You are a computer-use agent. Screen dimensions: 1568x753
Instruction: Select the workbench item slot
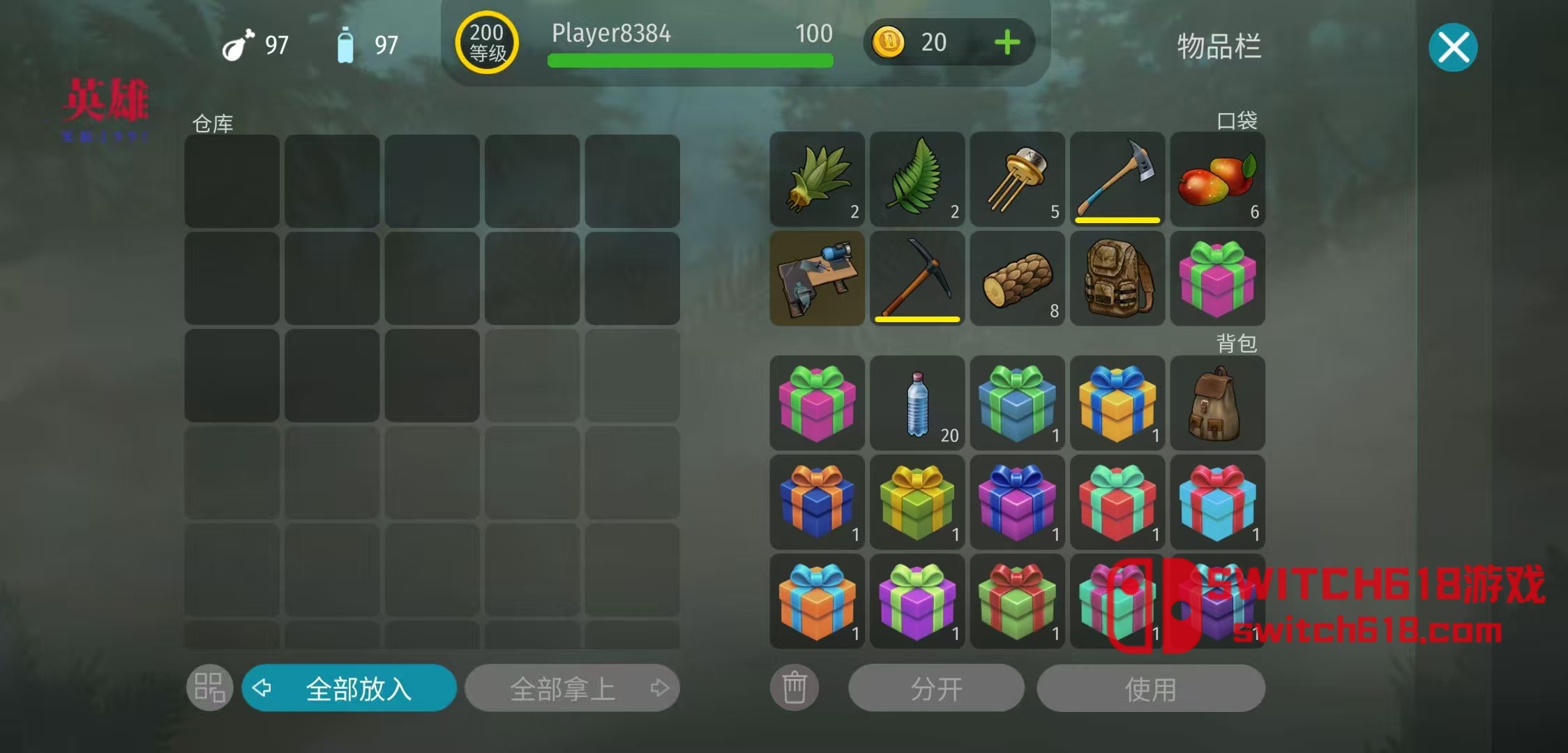coord(817,278)
